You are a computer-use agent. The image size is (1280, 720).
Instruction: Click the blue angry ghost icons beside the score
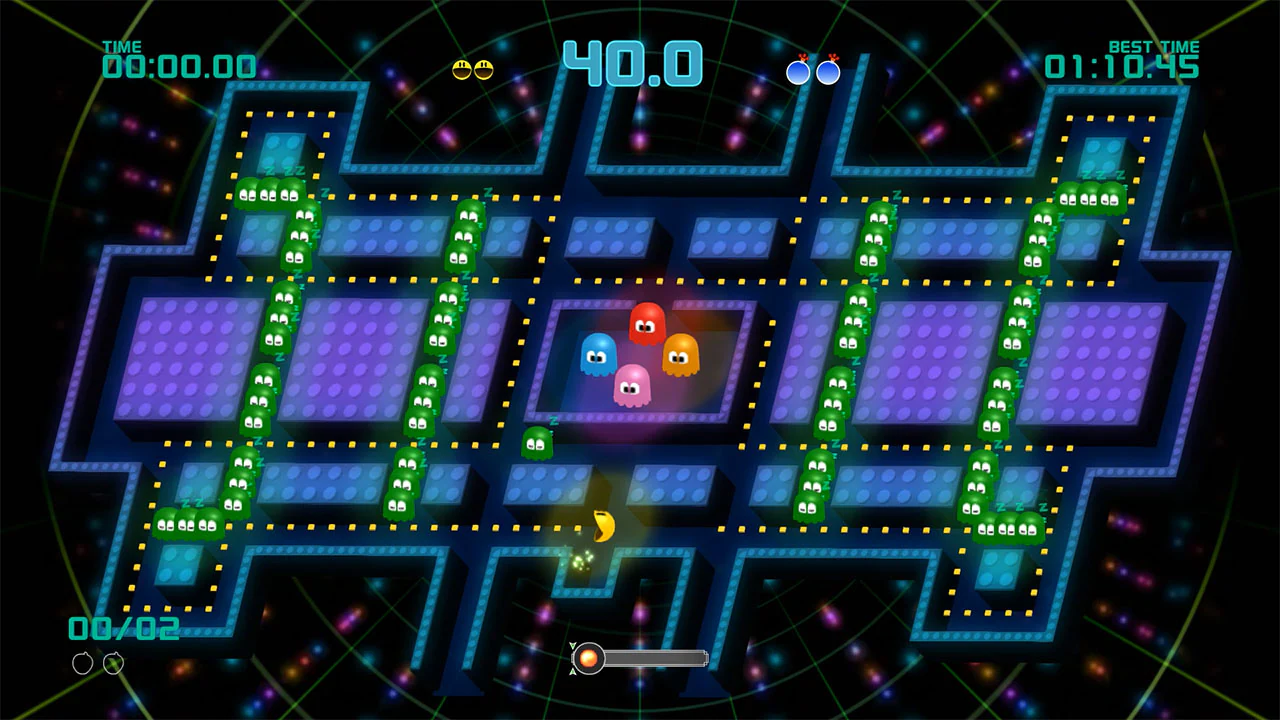814,69
